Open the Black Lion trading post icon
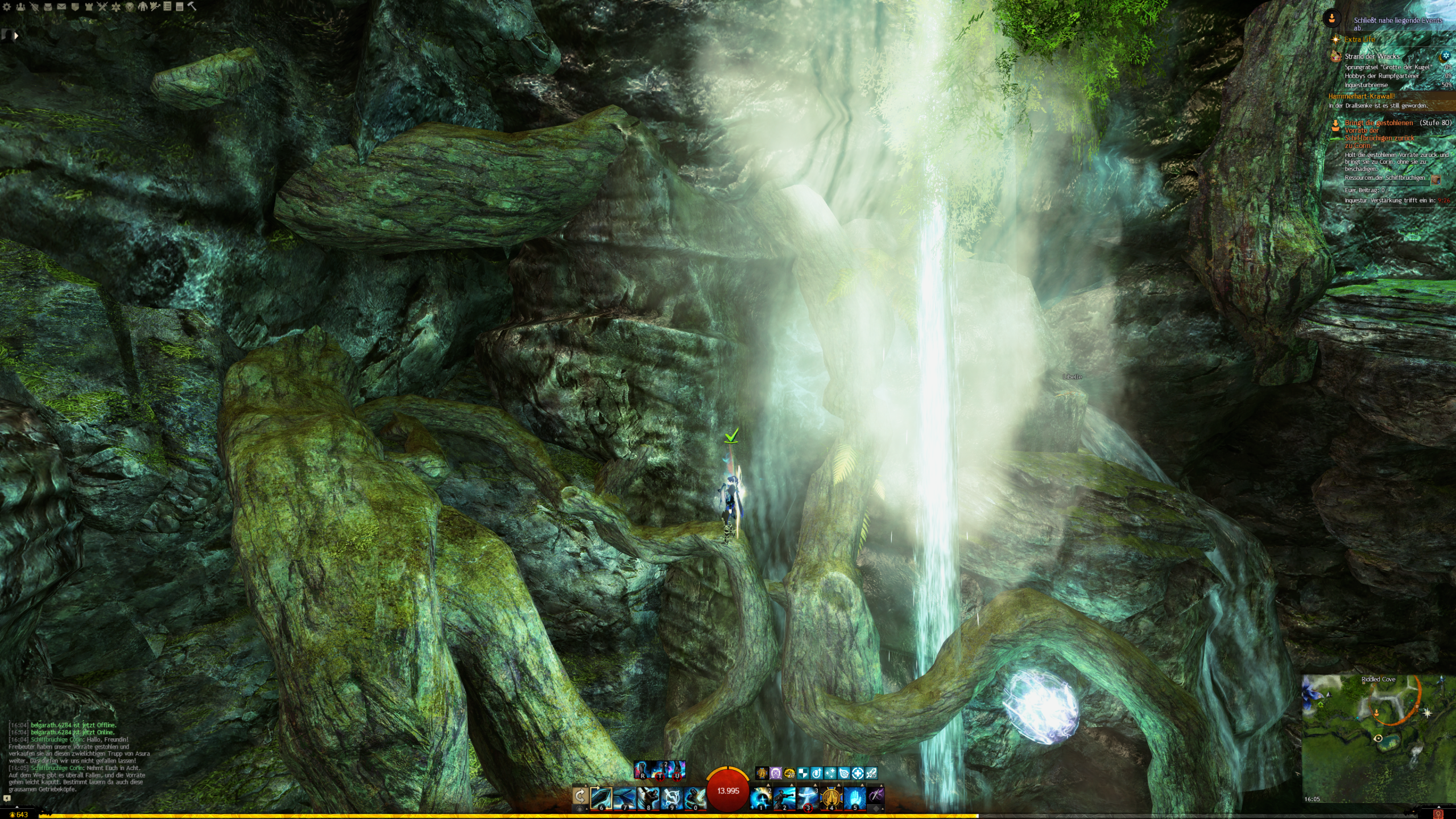1456x819 pixels. tap(130, 7)
